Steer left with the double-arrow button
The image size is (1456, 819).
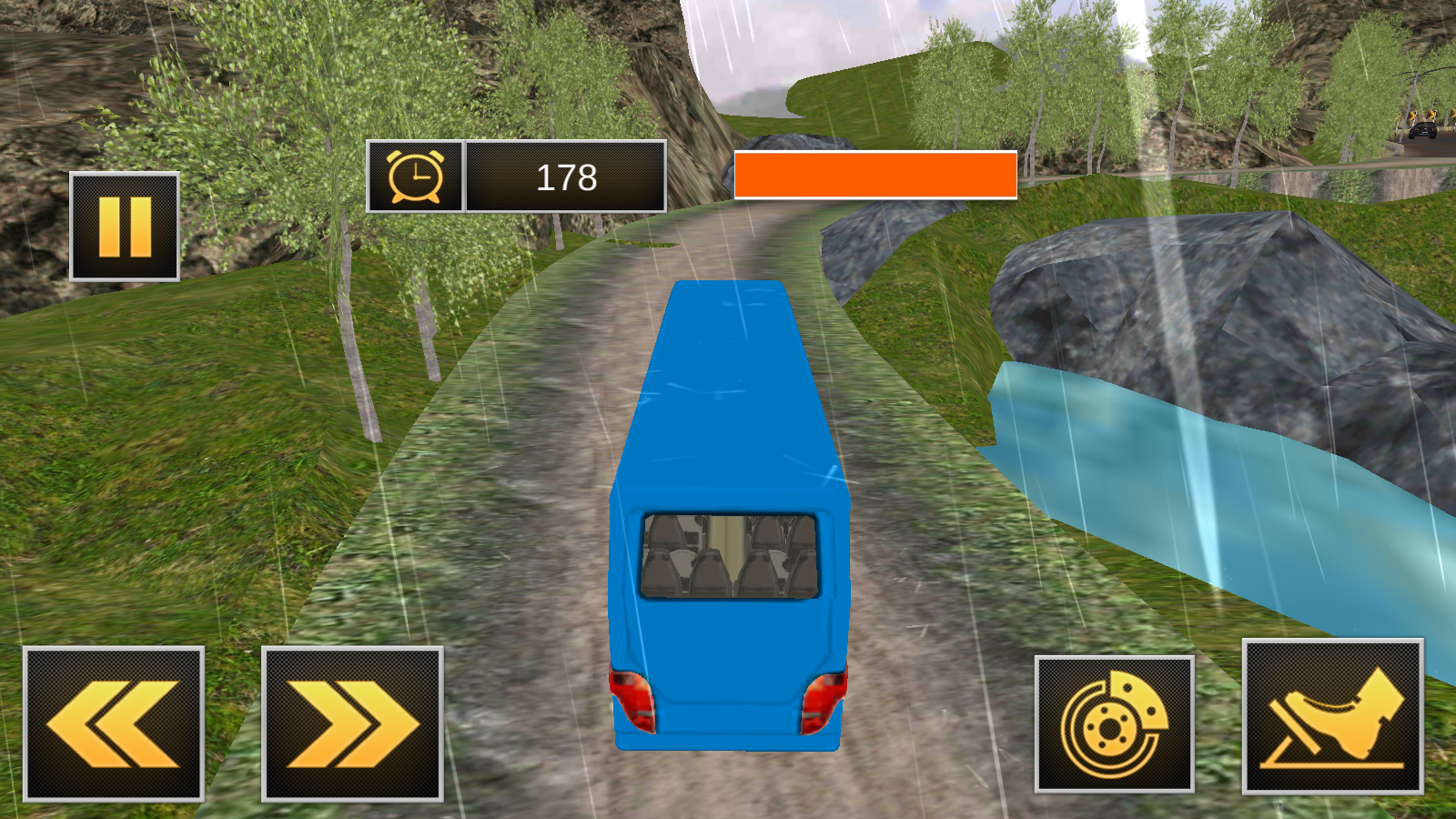point(114,723)
